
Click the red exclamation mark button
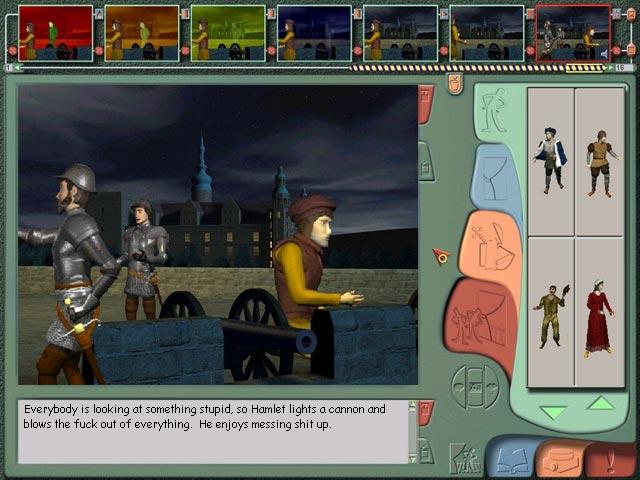(612, 459)
